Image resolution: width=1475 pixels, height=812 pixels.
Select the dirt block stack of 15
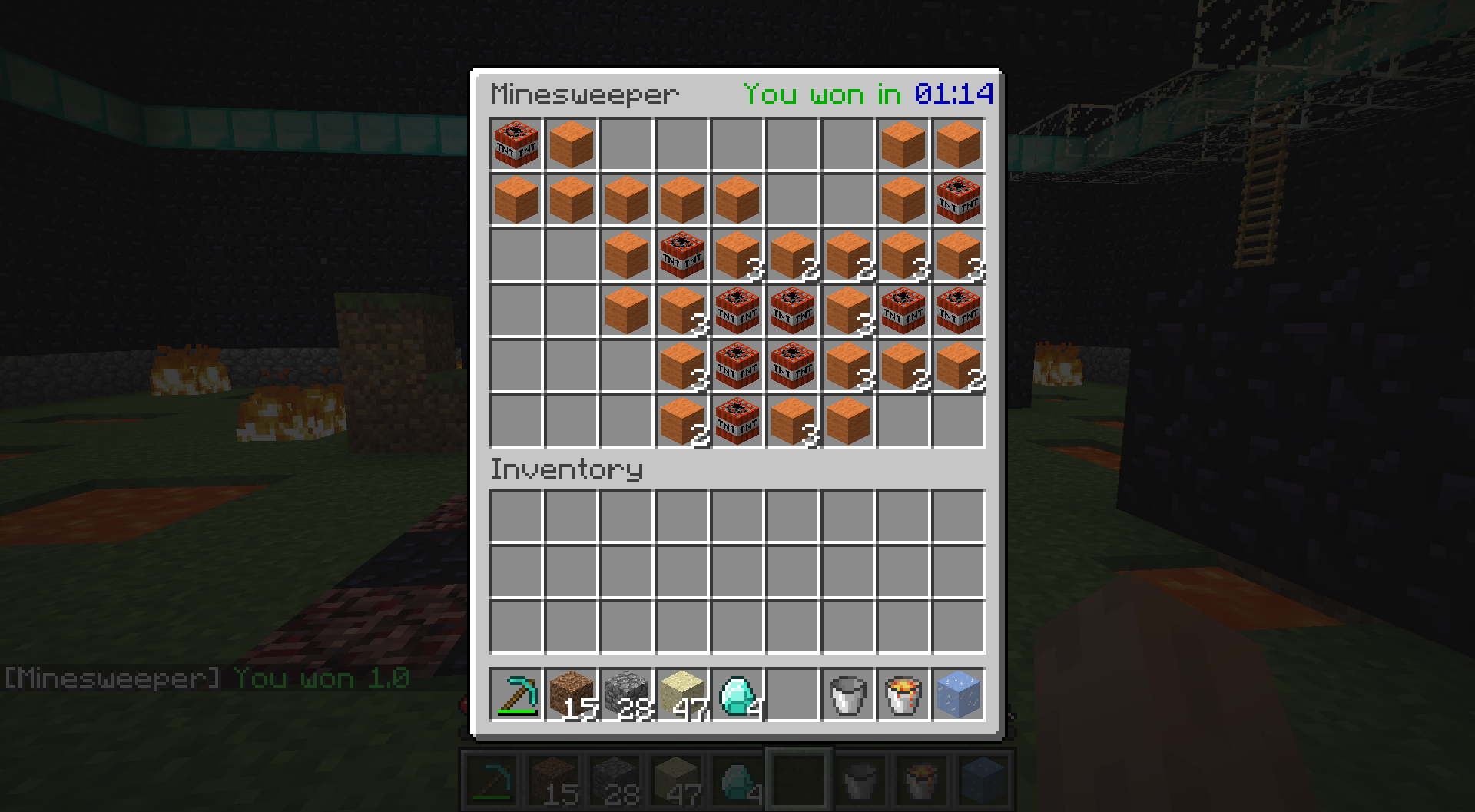572,695
